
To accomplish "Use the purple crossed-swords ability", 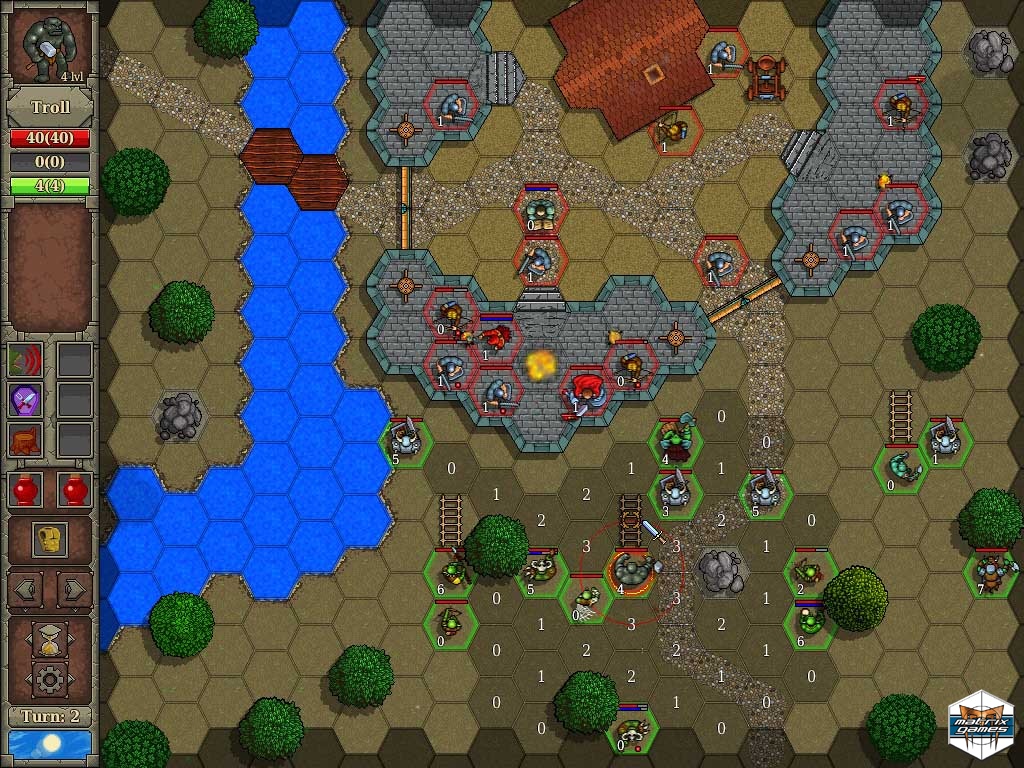I will click(24, 399).
